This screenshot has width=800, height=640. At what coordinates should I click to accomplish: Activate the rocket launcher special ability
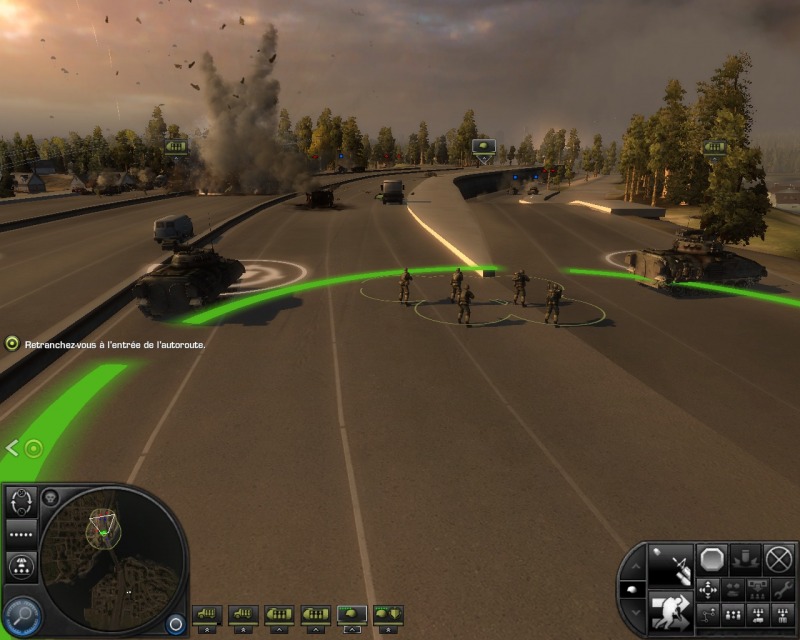tap(669, 566)
